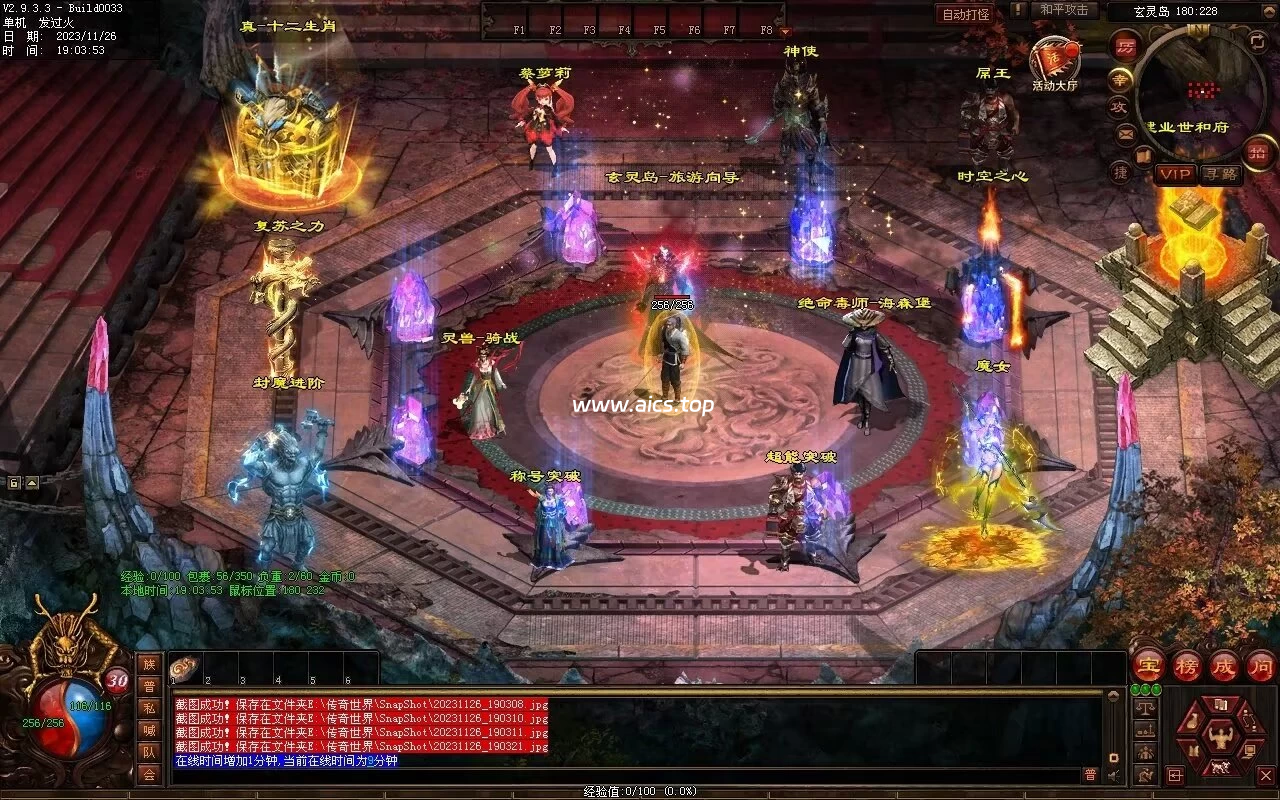
Task: Show the 榜 rankings list
Action: (1186, 665)
